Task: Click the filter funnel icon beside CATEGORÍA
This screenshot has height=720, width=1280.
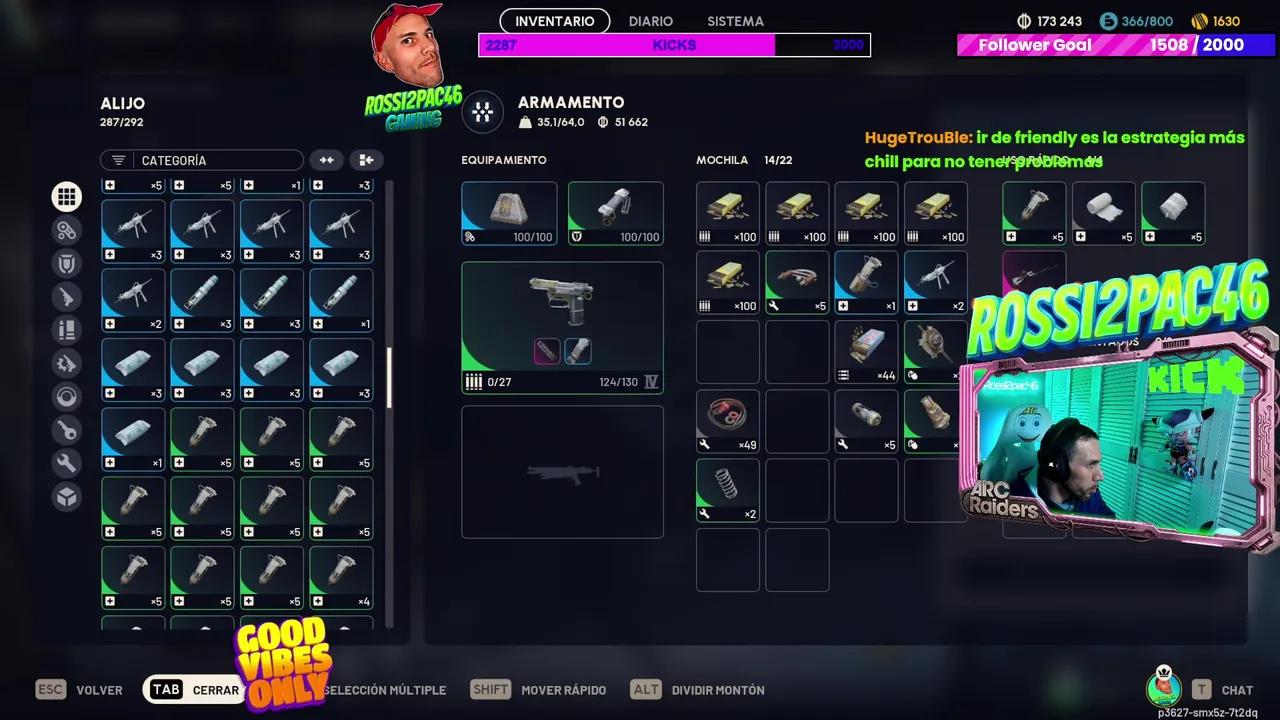Action: coord(118,160)
